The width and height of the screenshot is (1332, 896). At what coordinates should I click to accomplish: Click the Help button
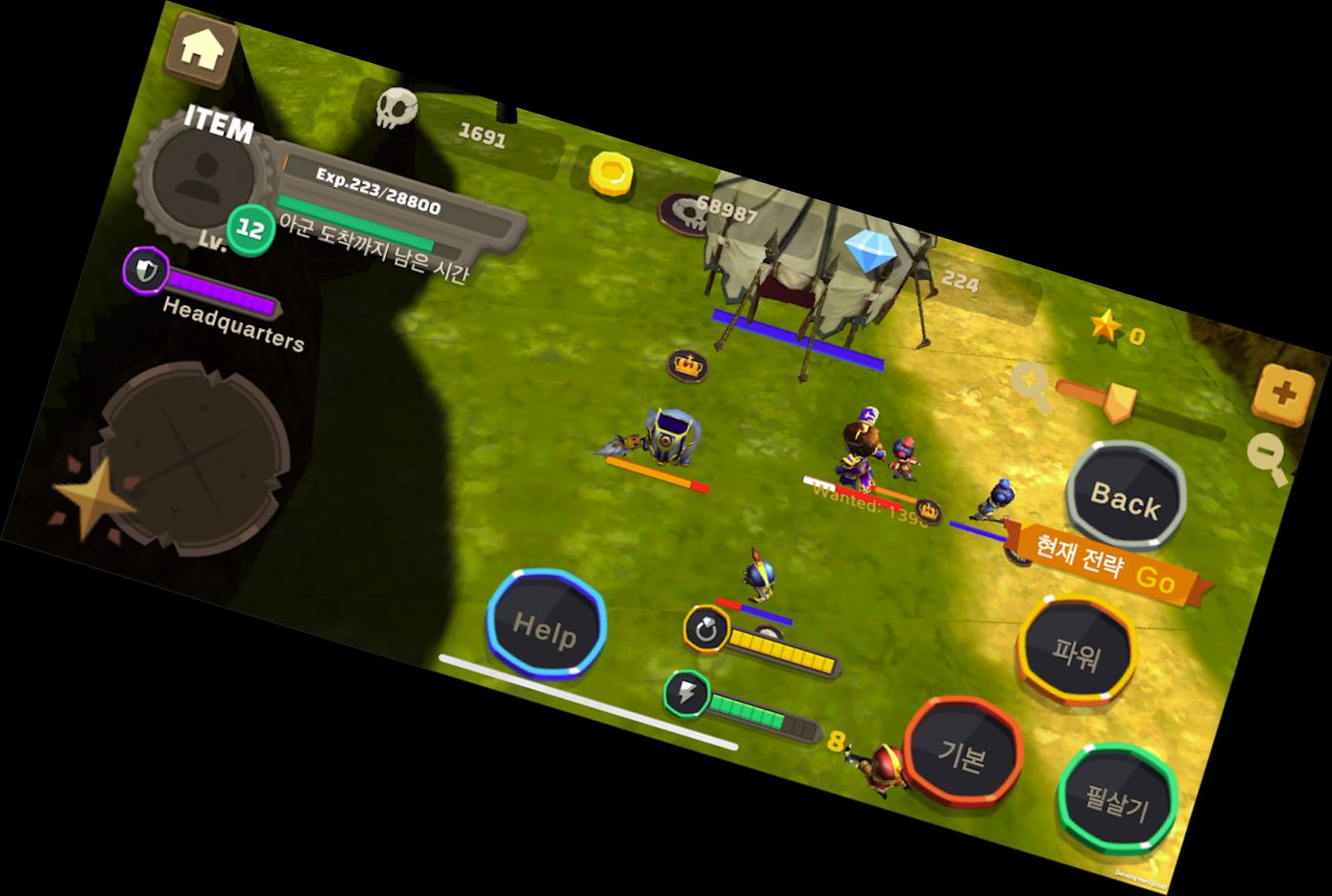(545, 625)
